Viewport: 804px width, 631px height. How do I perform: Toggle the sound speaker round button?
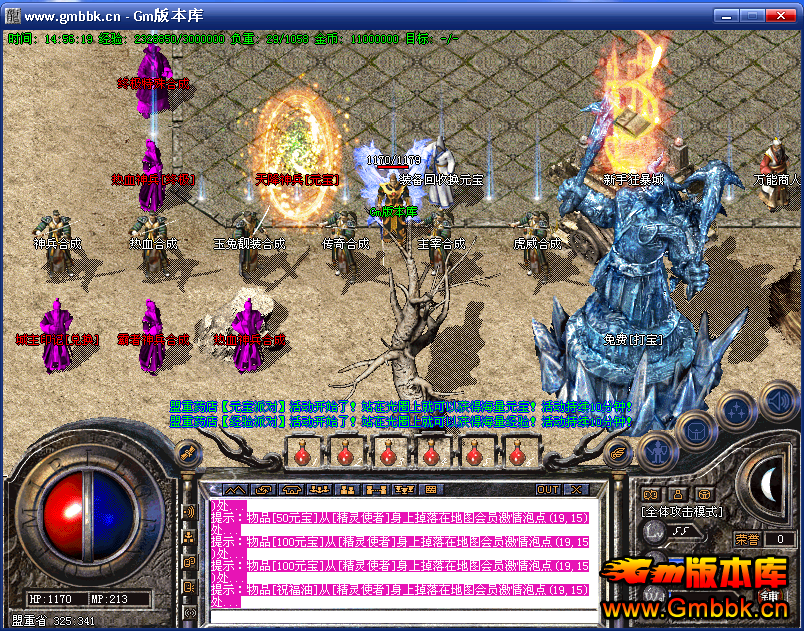coord(777,402)
